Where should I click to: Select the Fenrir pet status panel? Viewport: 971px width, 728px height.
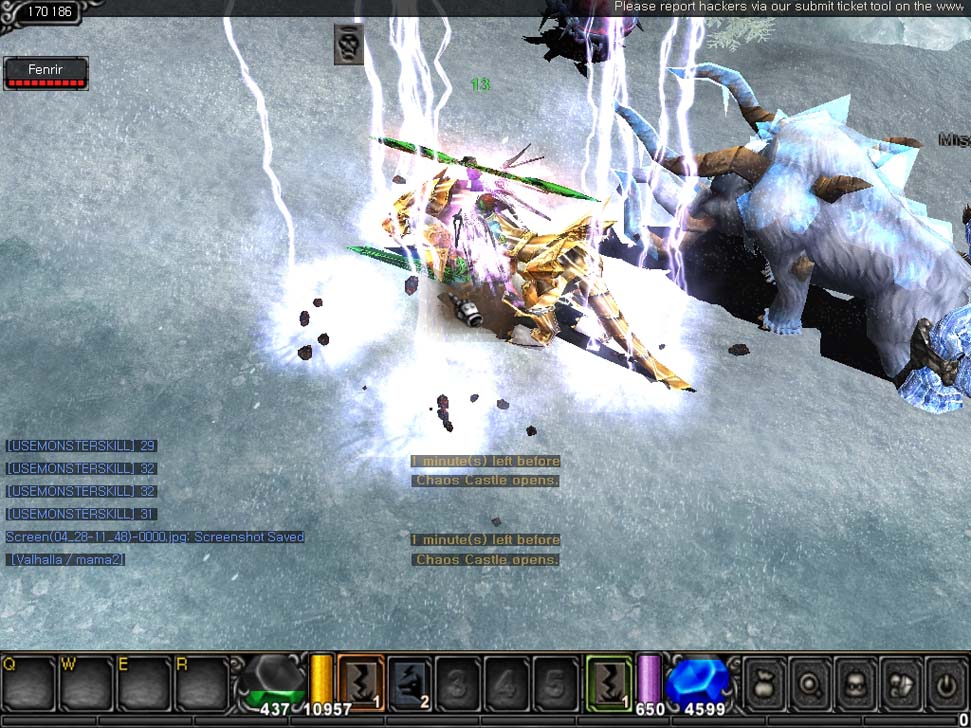pyautogui.click(x=46, y=73)
